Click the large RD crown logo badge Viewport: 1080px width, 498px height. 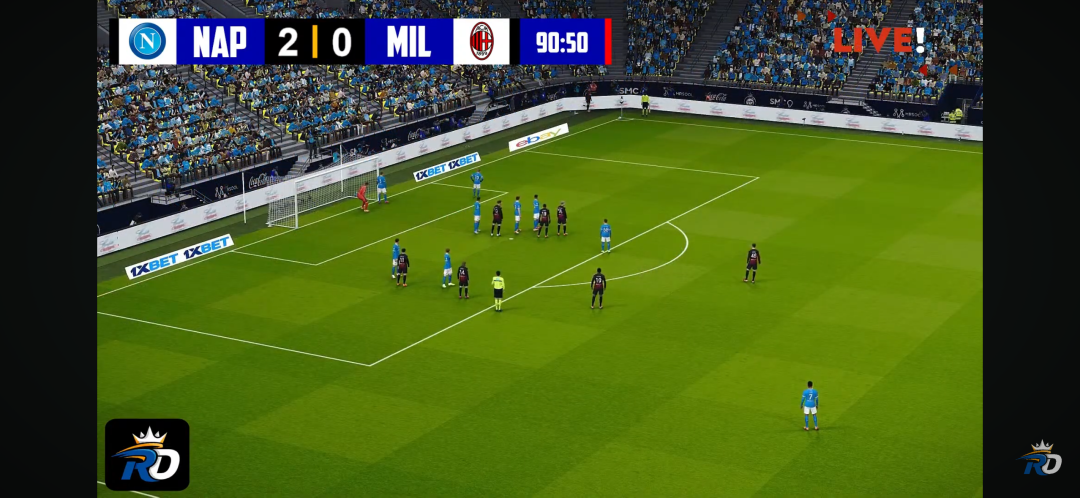point(147,455)
